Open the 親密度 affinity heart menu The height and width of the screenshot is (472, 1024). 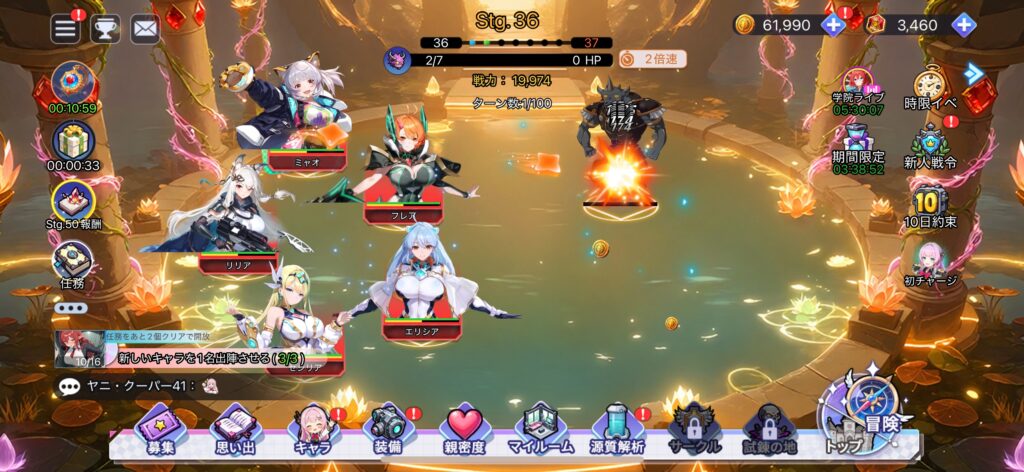coord(464,431)
